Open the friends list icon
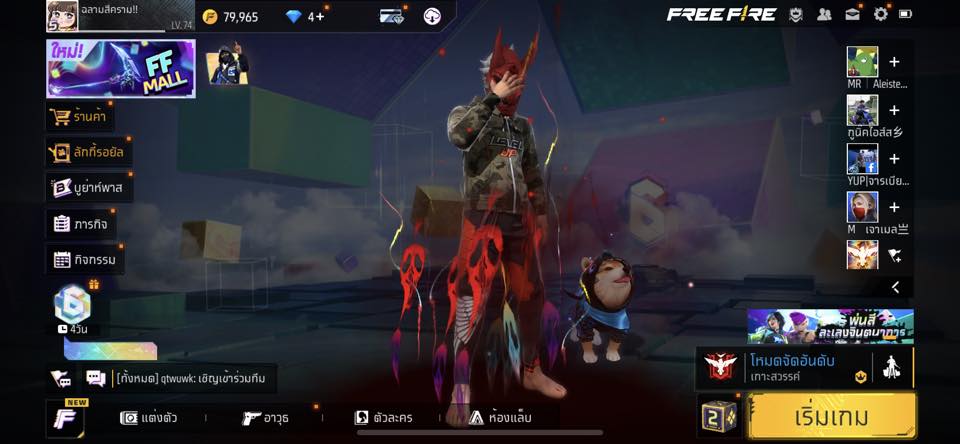Image resolution: width=960 pixels, height=444 pixels. pyautogui.click(x=824, y=14)
